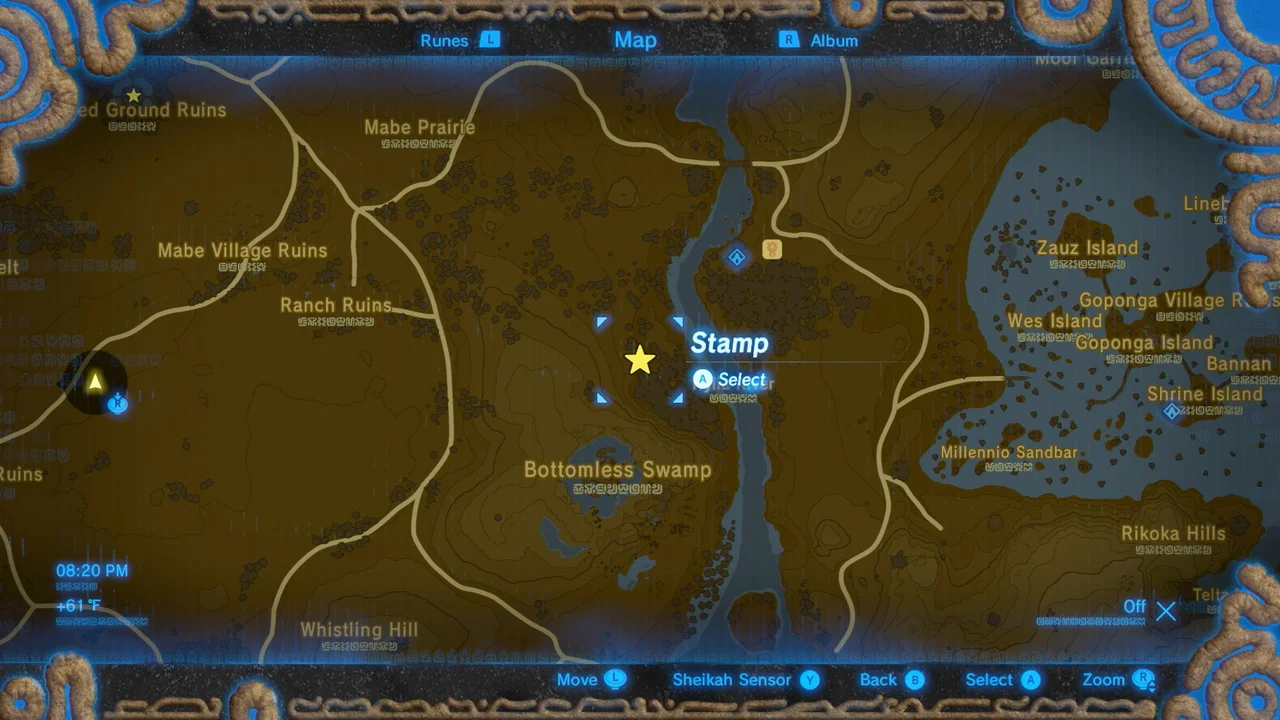The height and width of the screenshot is (720, 1280).
Task: Click the Map tab title
Action: pos(635,40)
